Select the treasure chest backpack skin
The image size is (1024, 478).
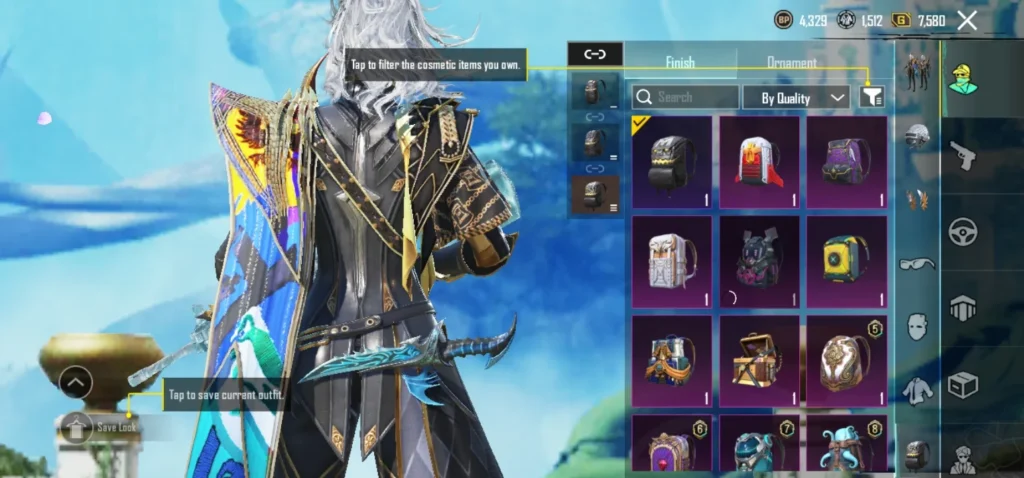(x=759, y=359)
